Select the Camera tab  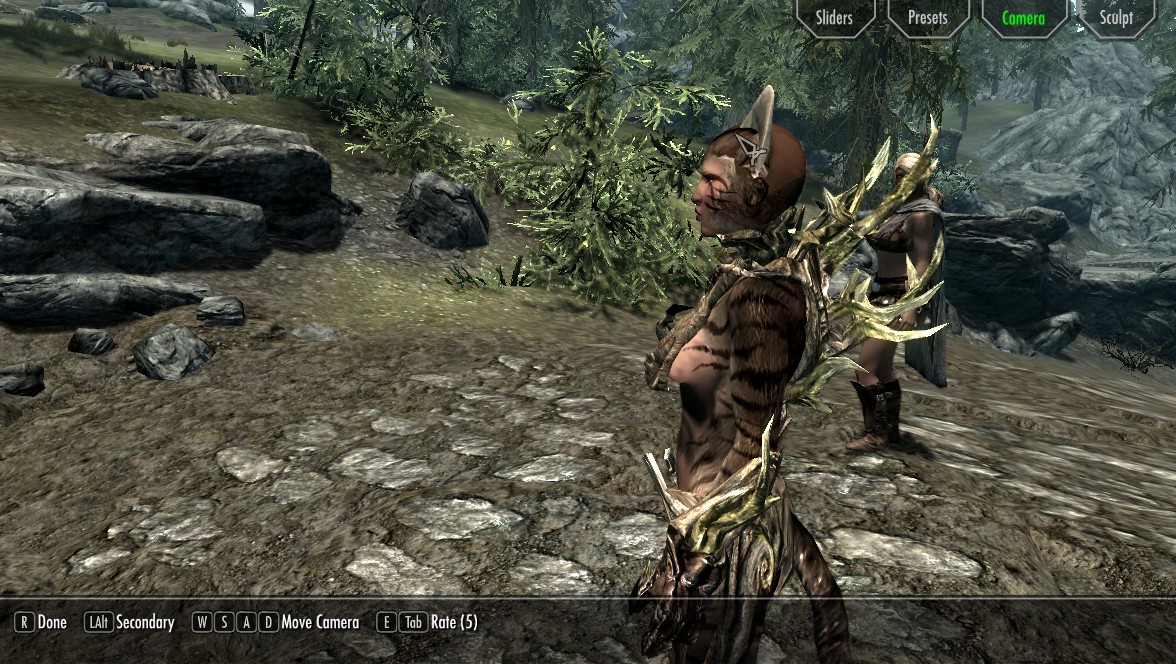[x=1023, y=17]
